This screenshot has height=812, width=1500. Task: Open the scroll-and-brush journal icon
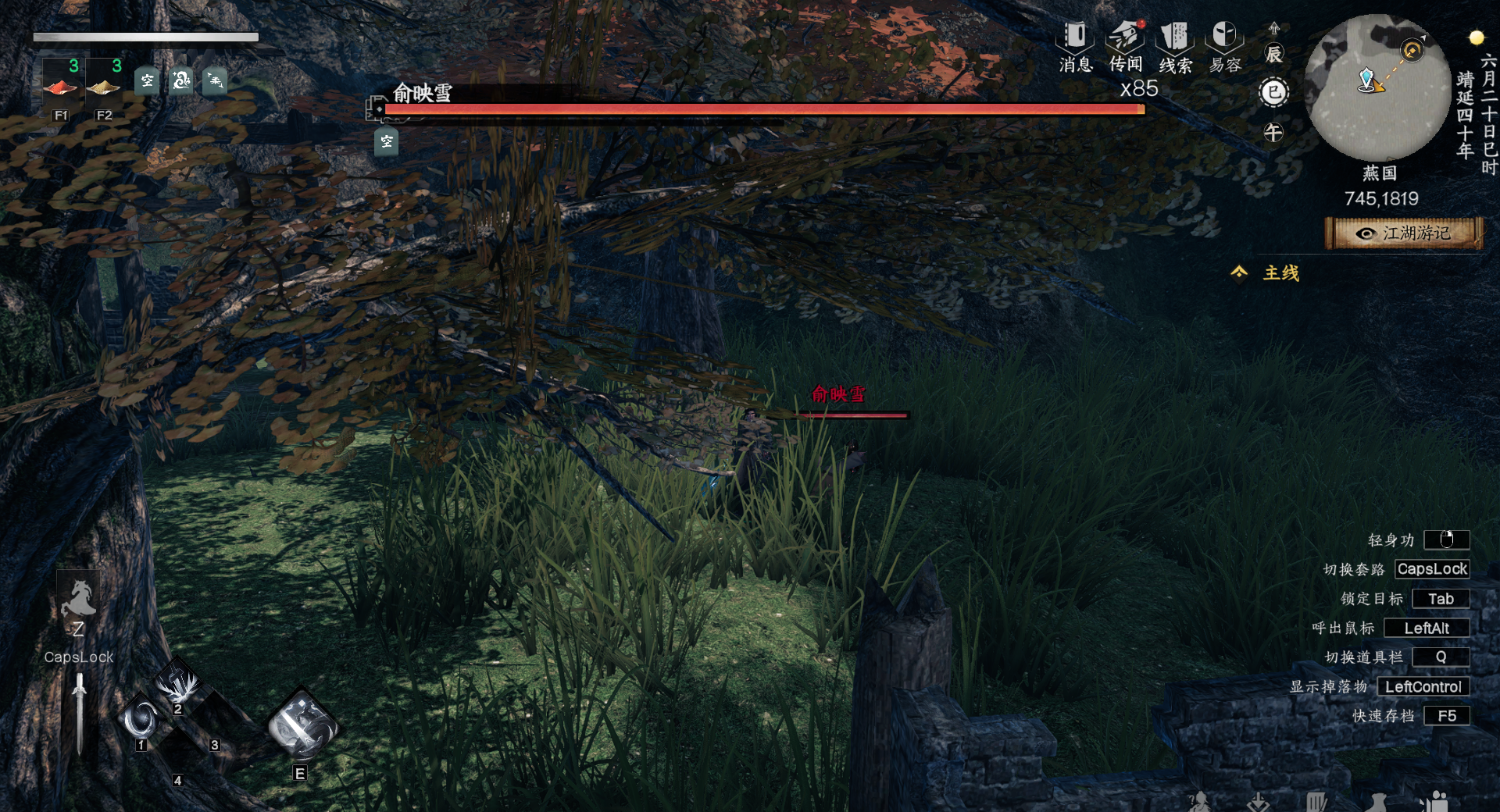(1316, 803)
